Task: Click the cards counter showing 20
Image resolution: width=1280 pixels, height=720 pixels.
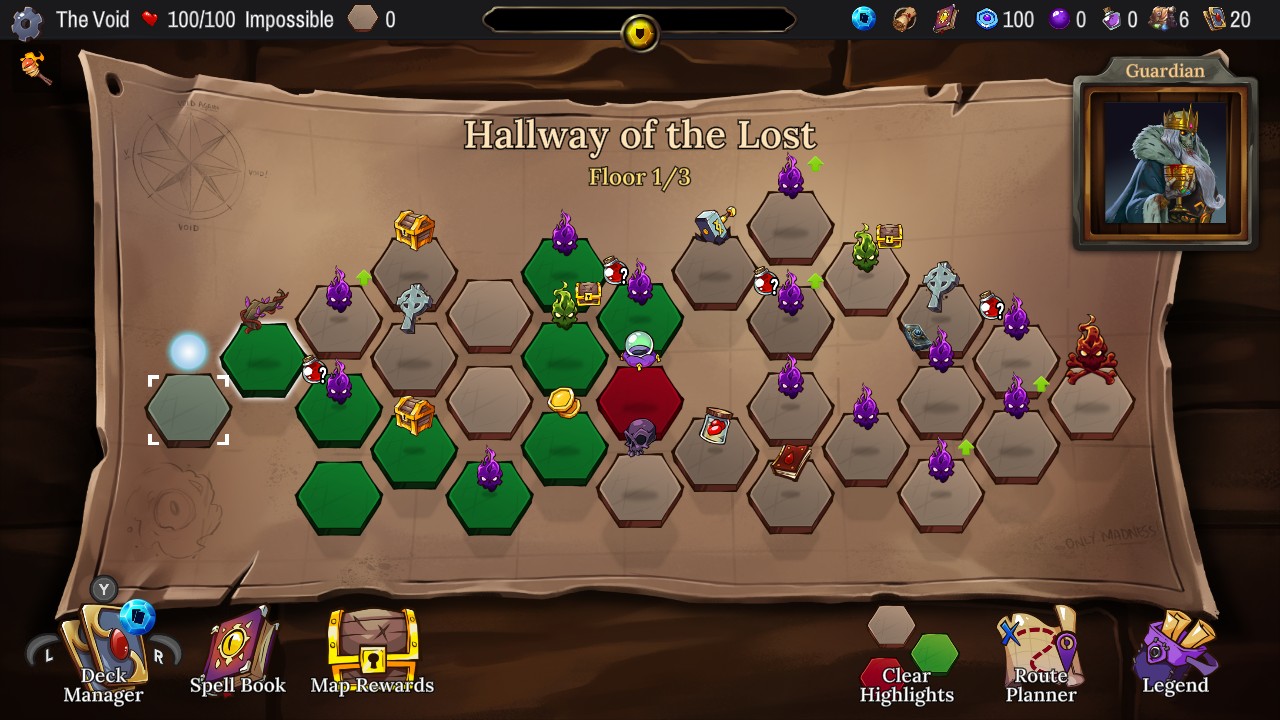Action: click(1225, 18)
